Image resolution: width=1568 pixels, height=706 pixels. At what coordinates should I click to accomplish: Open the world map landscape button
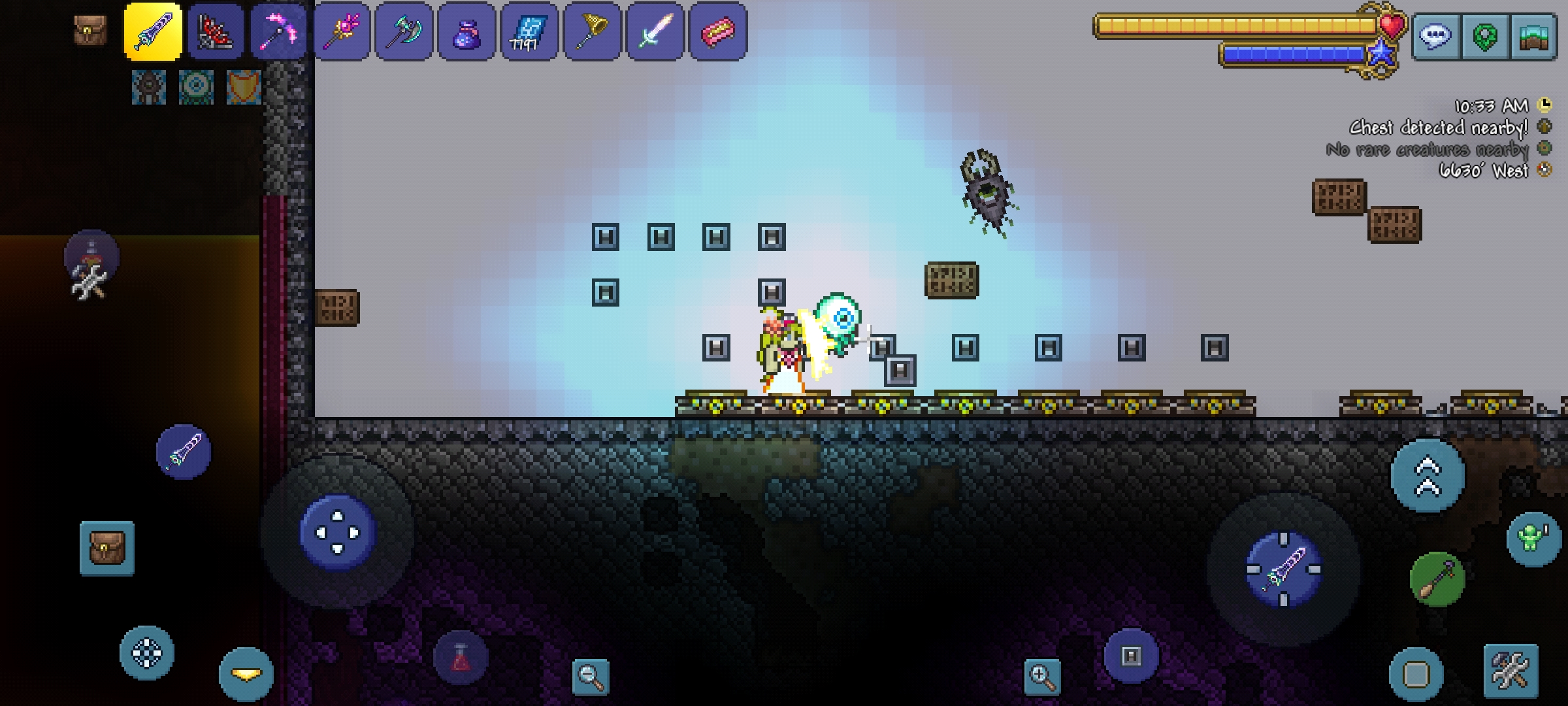pos(1533,37)
